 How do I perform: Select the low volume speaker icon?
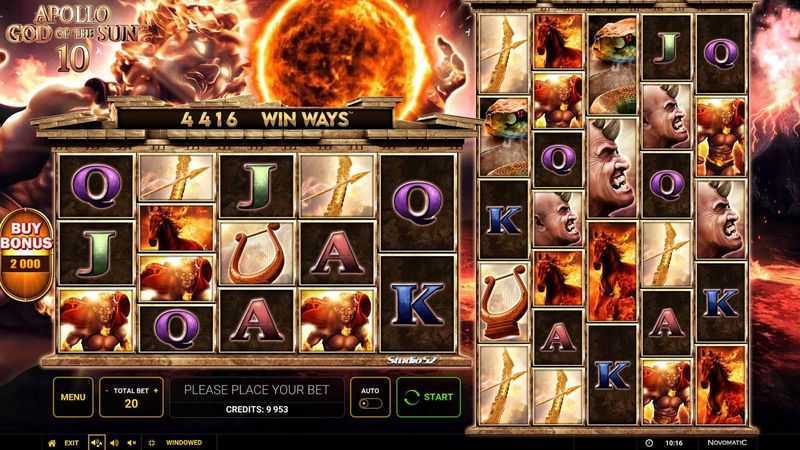tap(114, 442)
